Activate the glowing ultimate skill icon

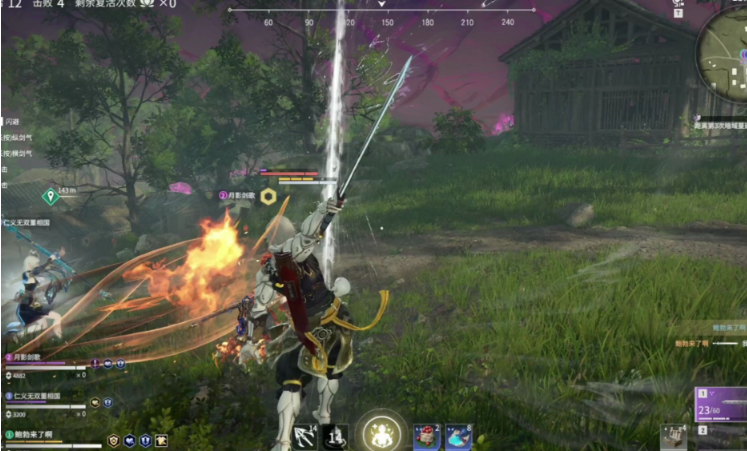pos(379,434)
